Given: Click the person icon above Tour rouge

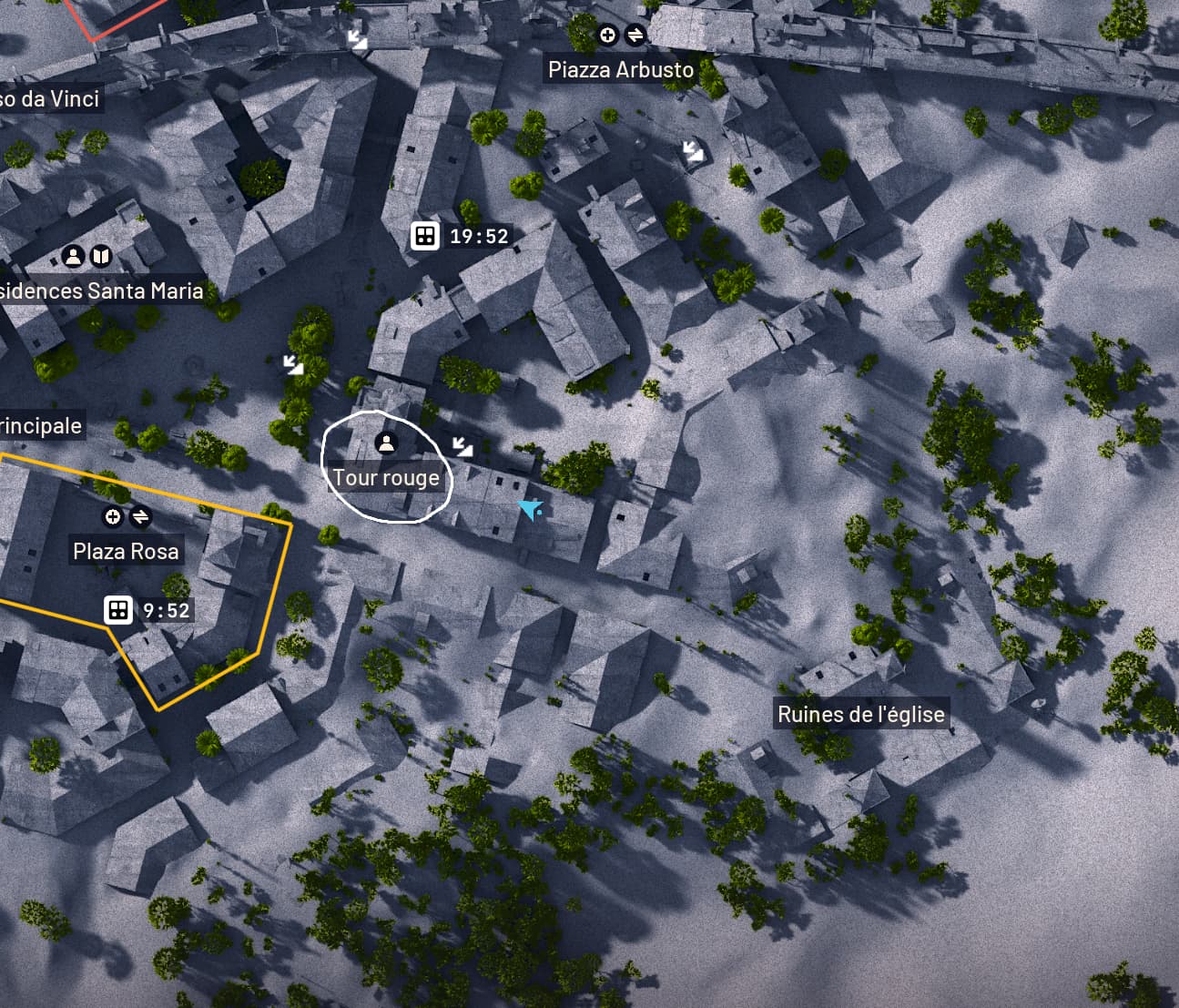Looking at the screenshot, I should pyautogui.click(x=386, y=443).
